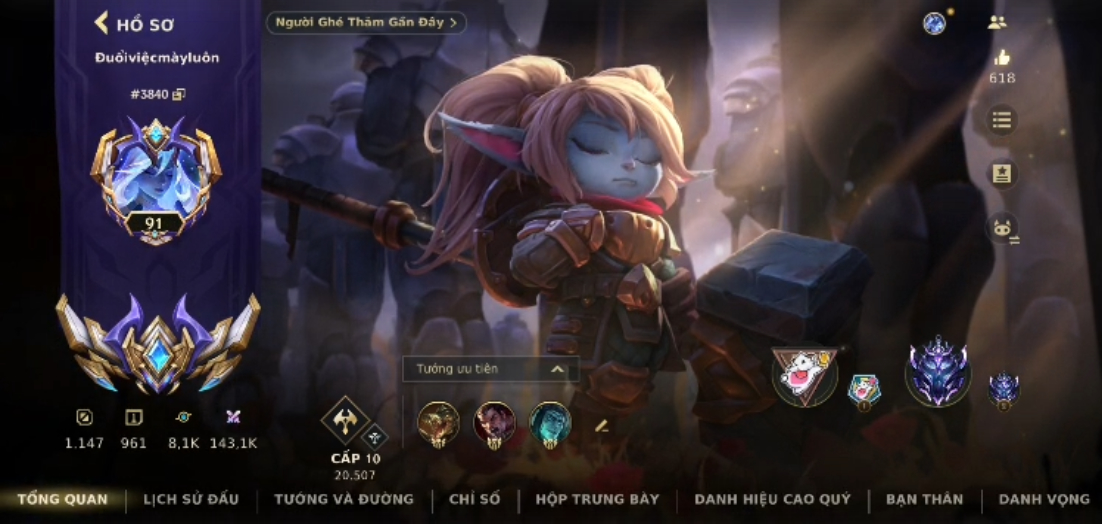
Task: Go back using the Hồ Sơ arrow
Action: (x=101, y=23)
